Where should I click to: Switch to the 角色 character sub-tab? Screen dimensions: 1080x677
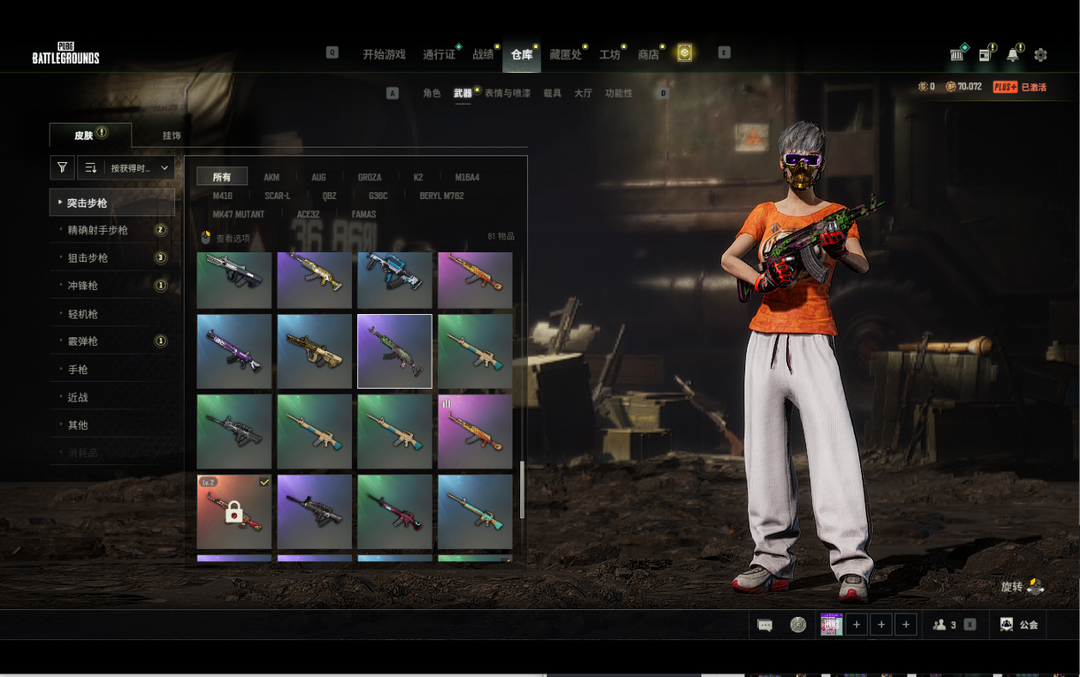431,93
